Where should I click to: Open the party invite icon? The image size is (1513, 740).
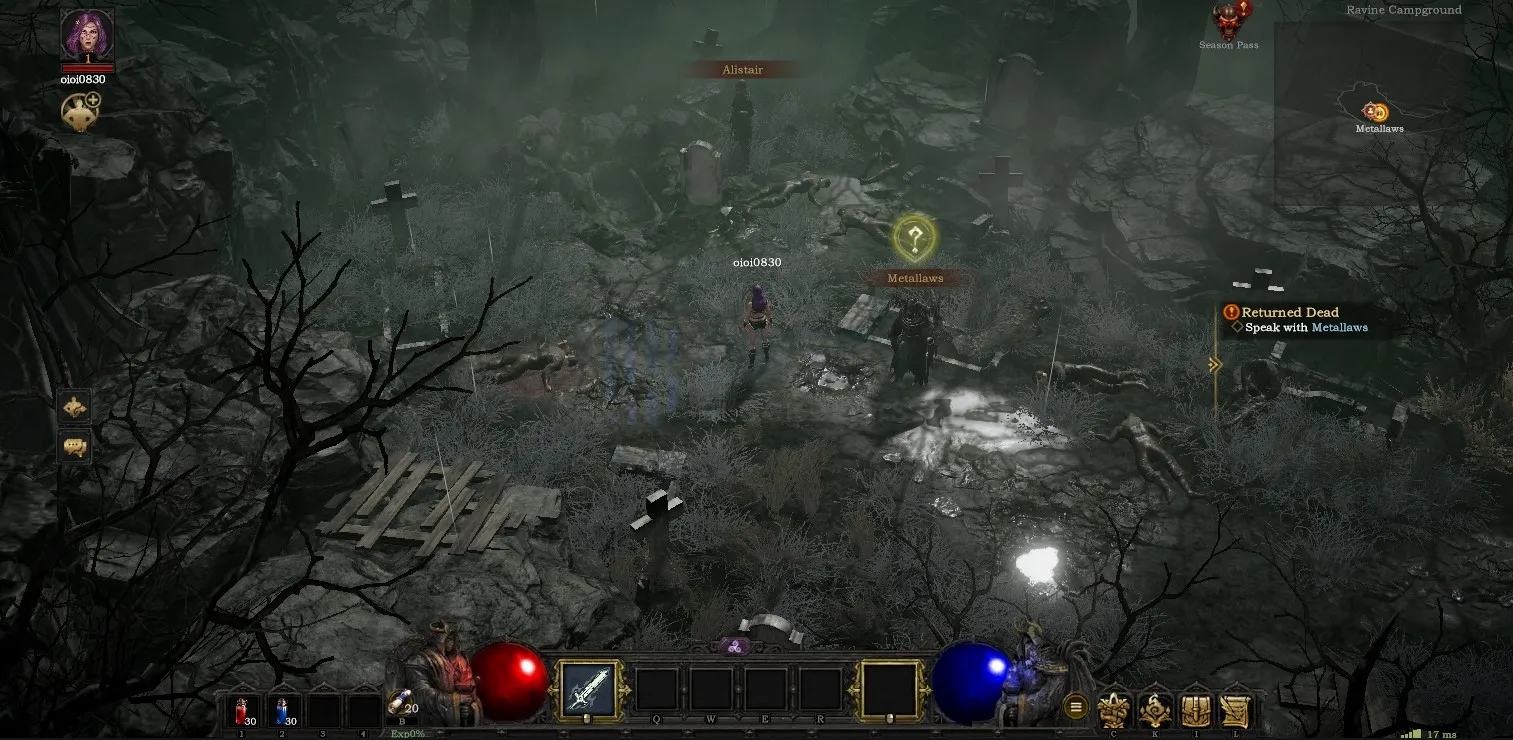click(x=80, y=112)
